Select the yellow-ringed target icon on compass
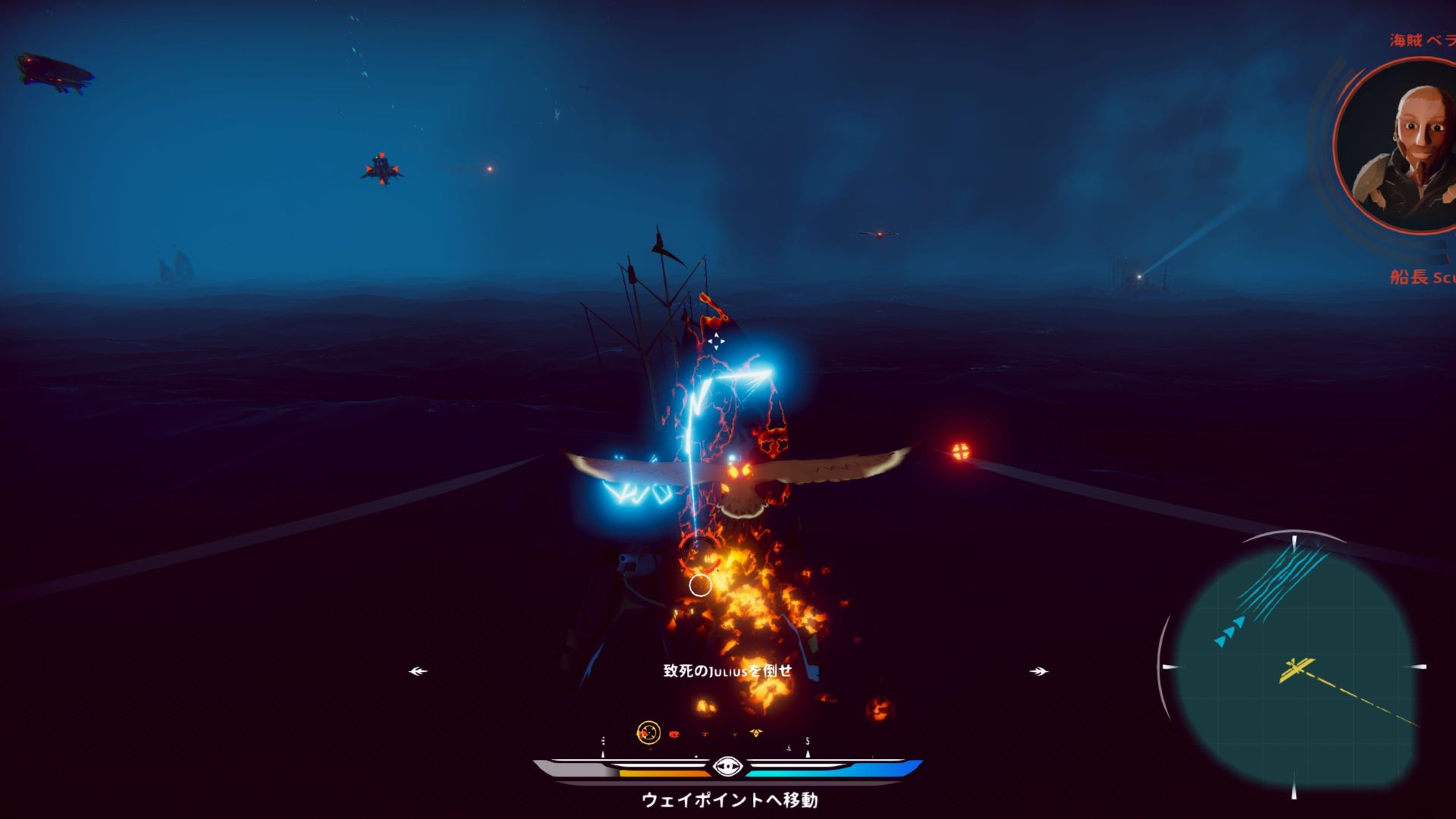This screenshot has height=819, width=1456. (648, 733)
